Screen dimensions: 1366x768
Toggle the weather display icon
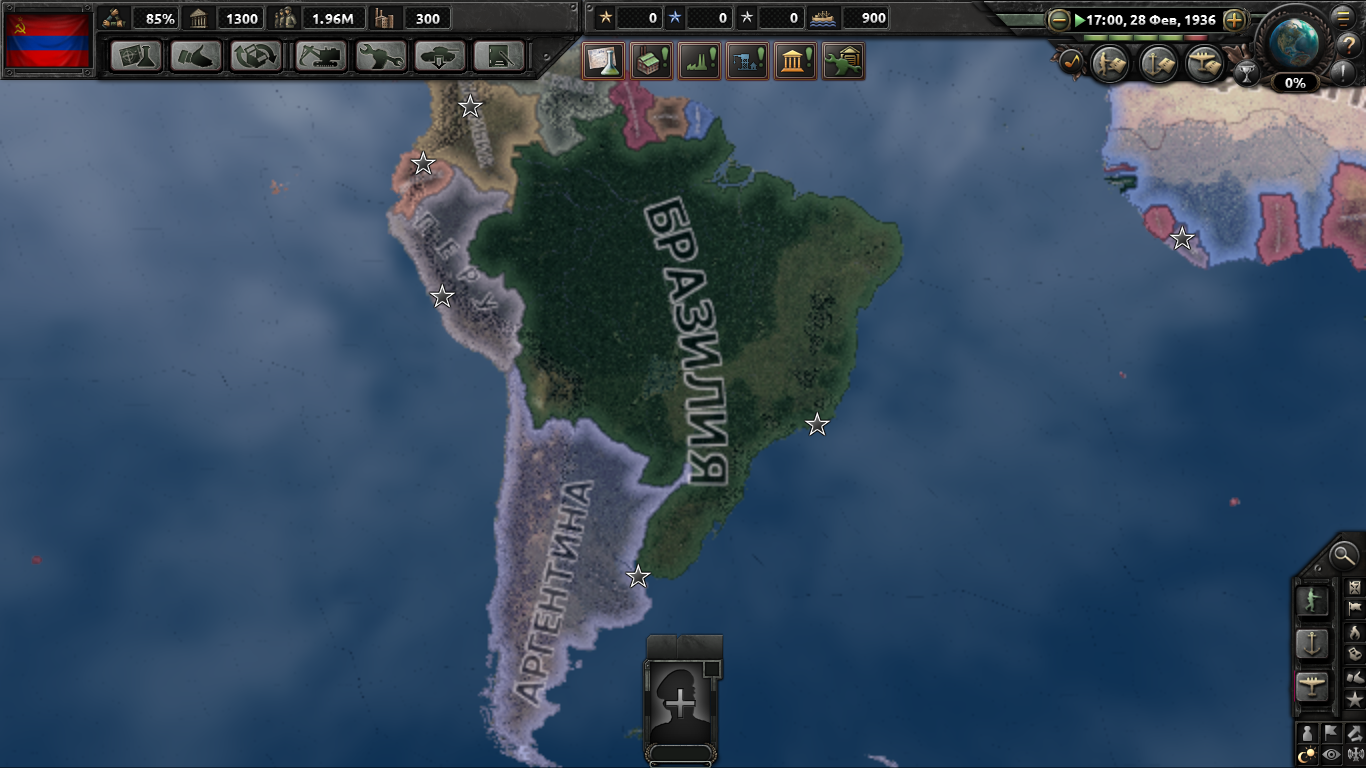pyautogui.click(x=1356, y=753)
